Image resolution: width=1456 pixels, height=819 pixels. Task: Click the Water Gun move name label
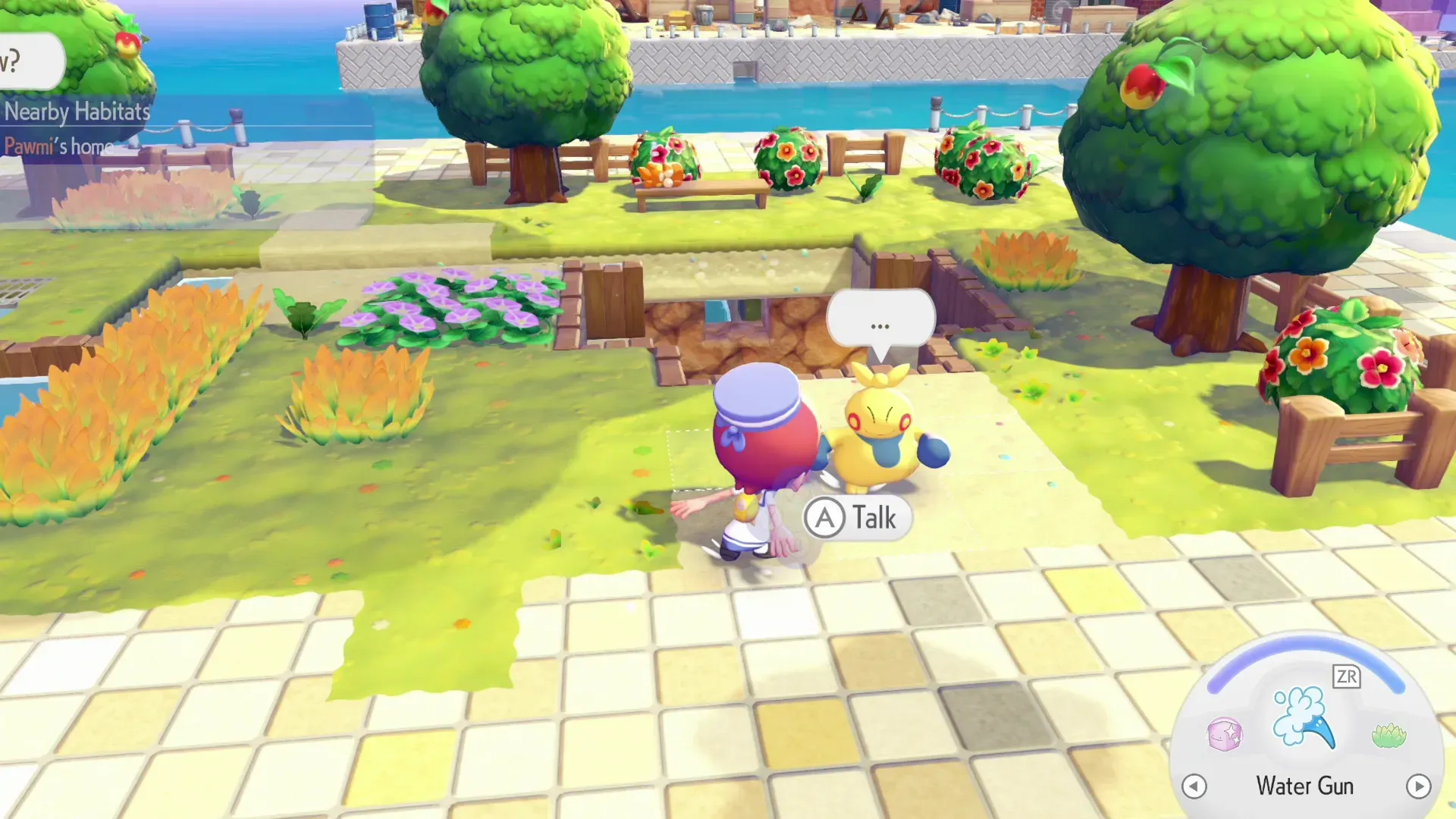click(1304, 786)
